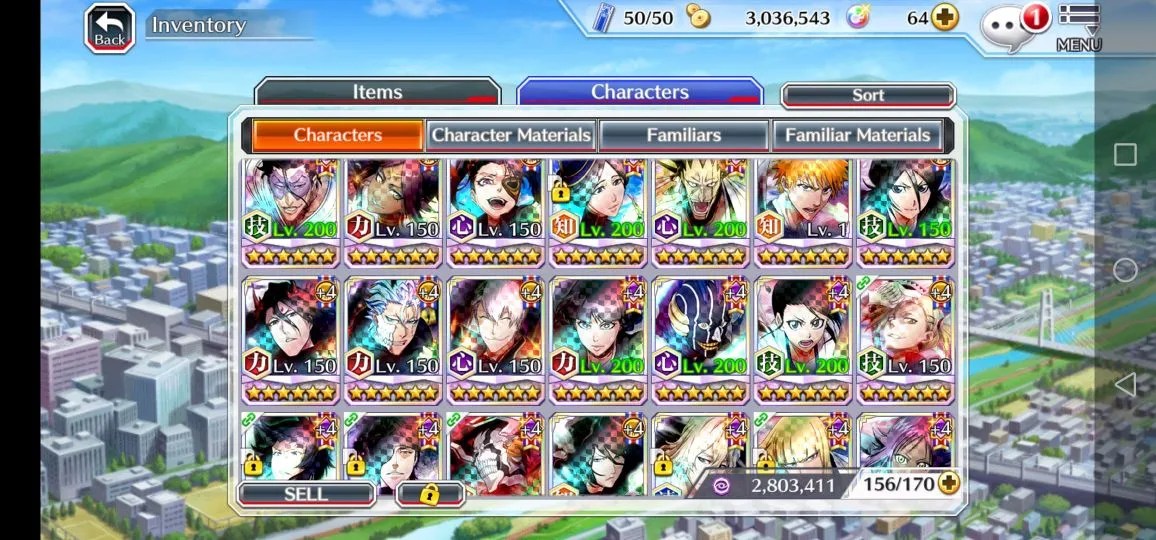The height and width of the screenshot is (540, 1156).
Task: Expand inventory capacity with plus beside 156/170
Action: (947, 484)
